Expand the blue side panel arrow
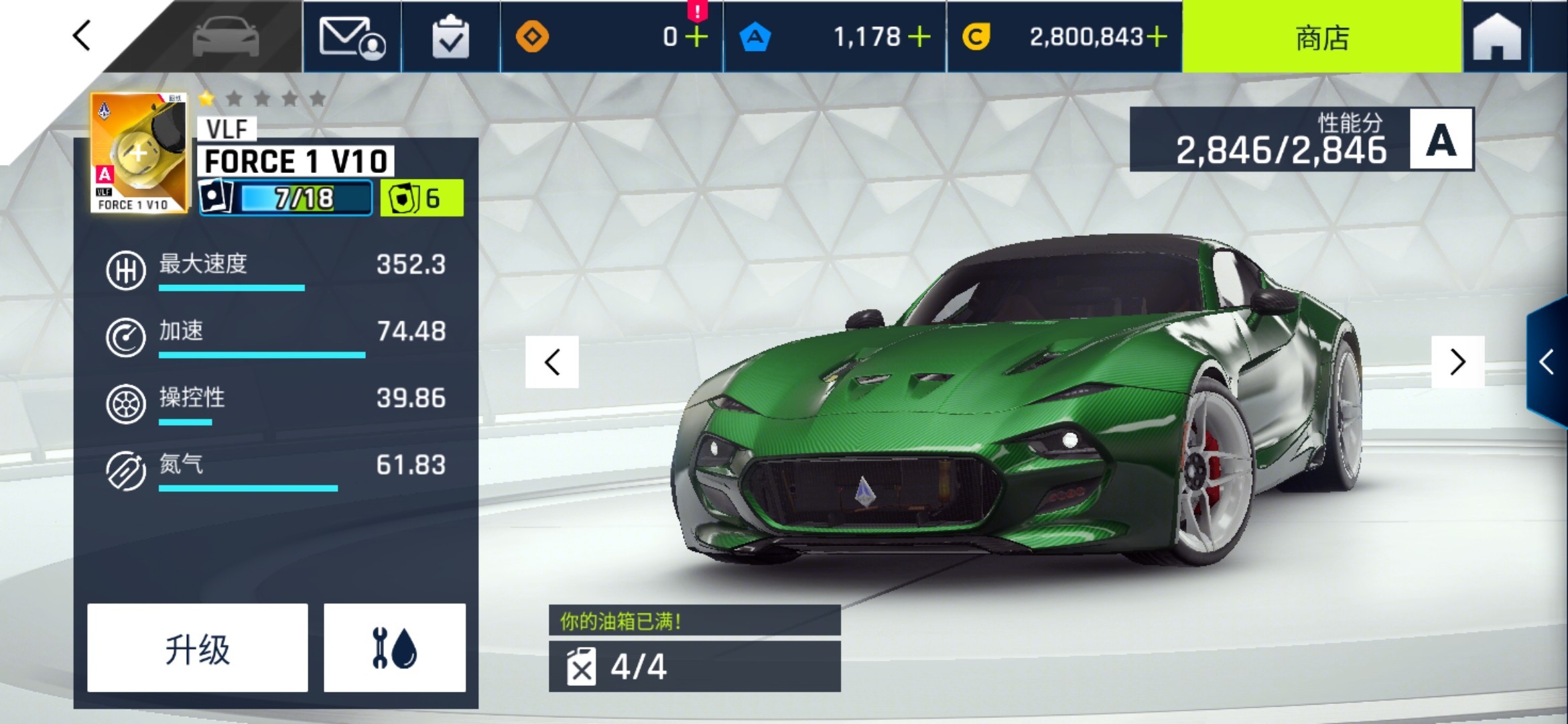The height and width of the screenshot is (724, 1568). click(1547, 363)
